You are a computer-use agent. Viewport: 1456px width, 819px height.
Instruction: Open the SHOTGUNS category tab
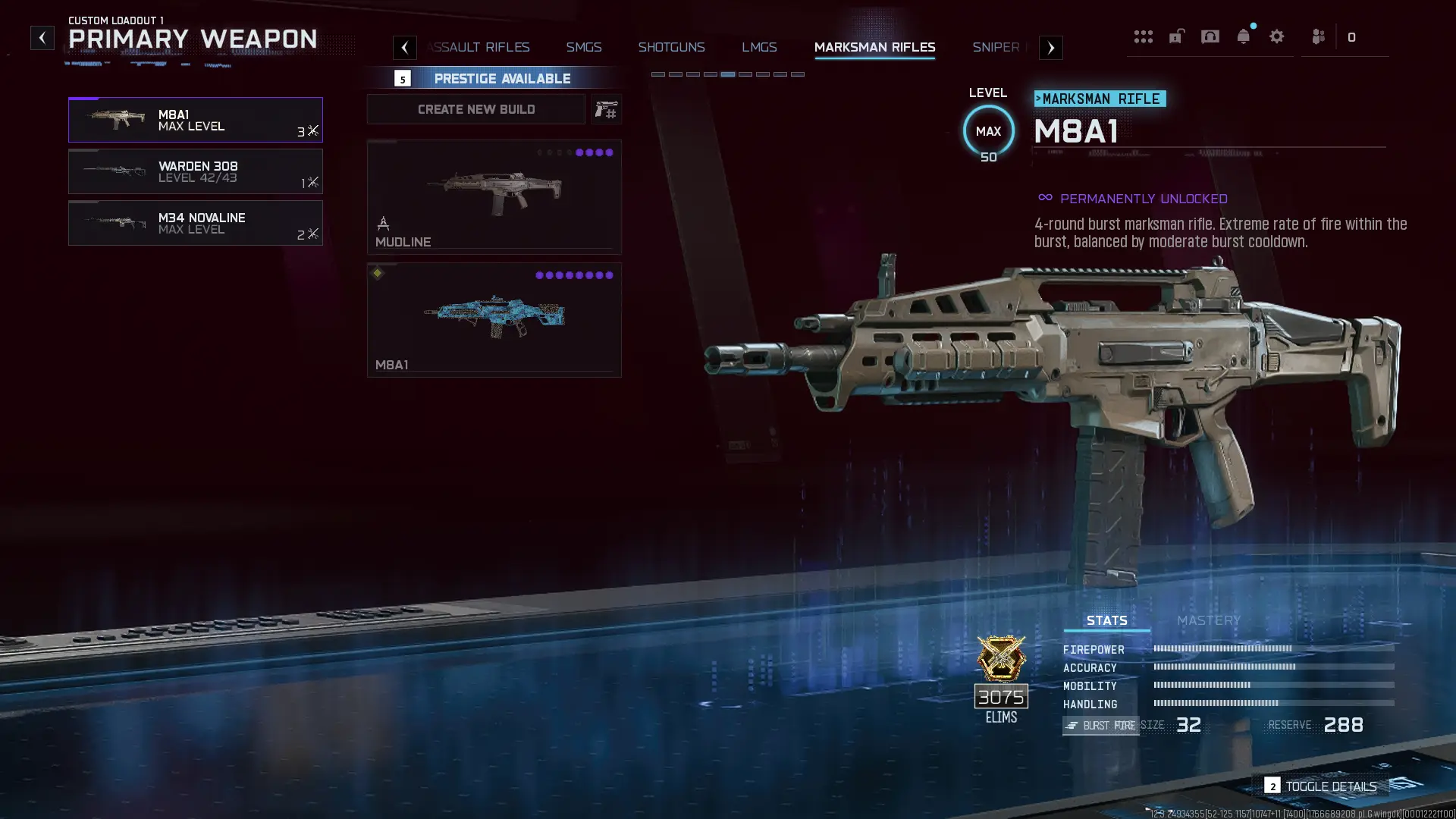point(672,47)
